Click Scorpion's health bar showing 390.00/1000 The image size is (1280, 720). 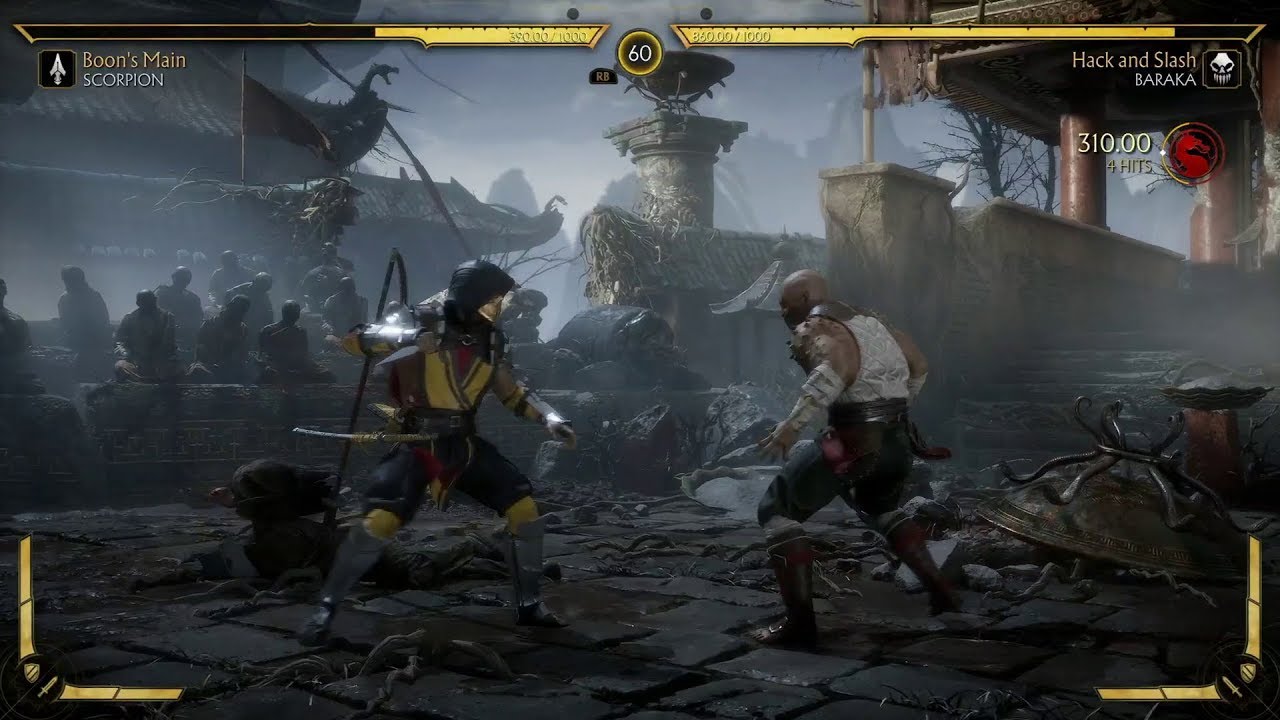tap(400, 31)
